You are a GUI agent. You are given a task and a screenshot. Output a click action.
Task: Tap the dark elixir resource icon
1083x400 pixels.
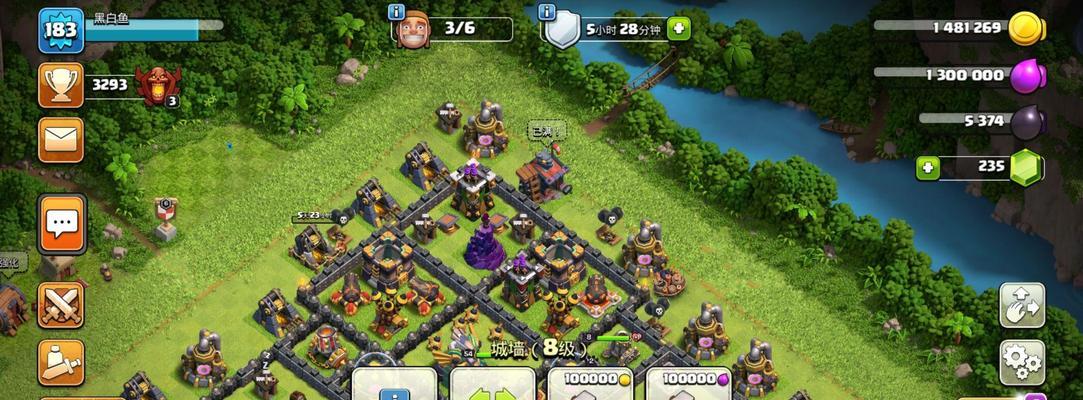pyautogui.click(x=1026, y=121)
